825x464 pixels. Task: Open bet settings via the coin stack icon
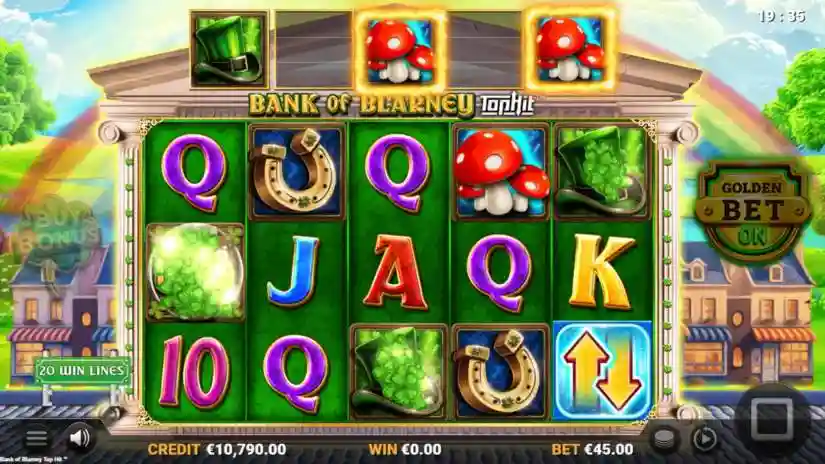coord(662,438)
